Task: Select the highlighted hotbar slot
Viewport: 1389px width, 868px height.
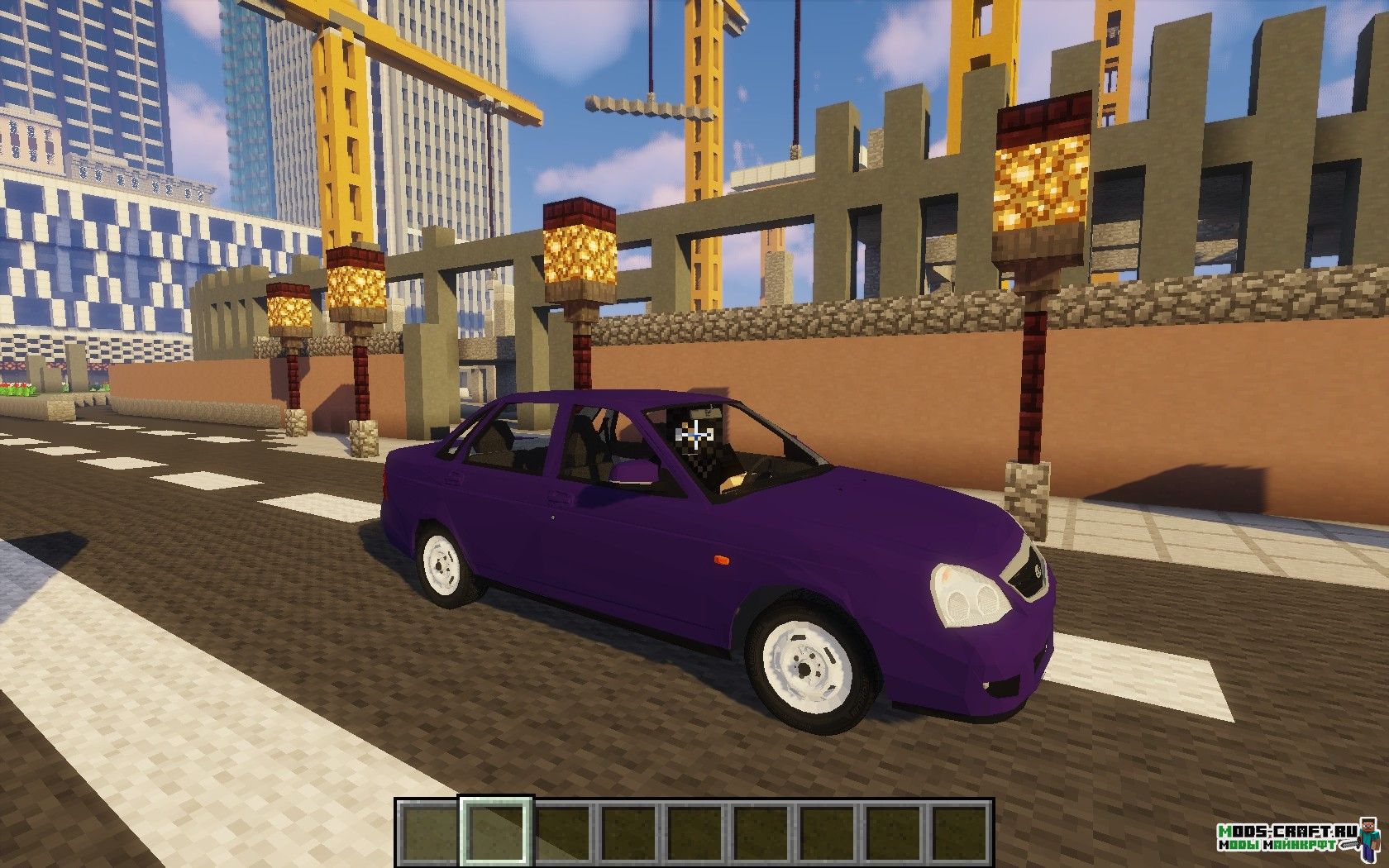Action: click(x=496, y=832)
